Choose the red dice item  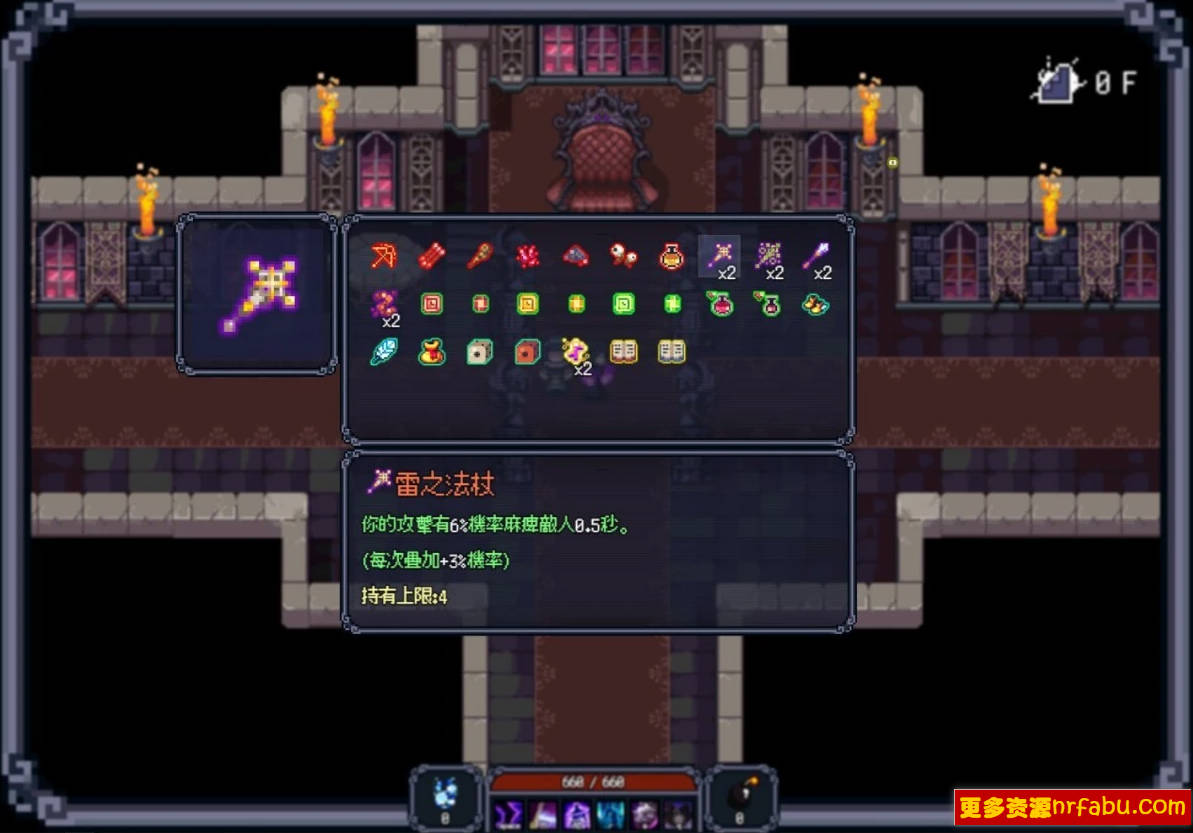527,351
